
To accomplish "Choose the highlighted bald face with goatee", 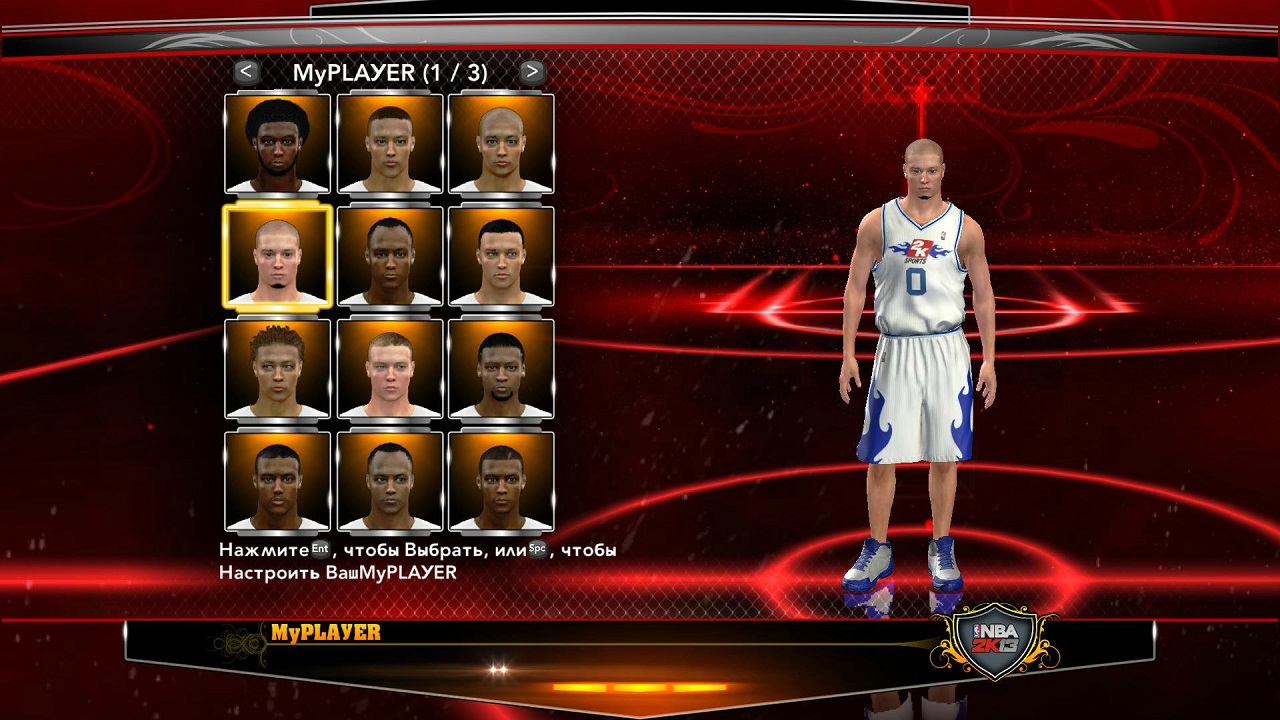I will coord(277,256).
